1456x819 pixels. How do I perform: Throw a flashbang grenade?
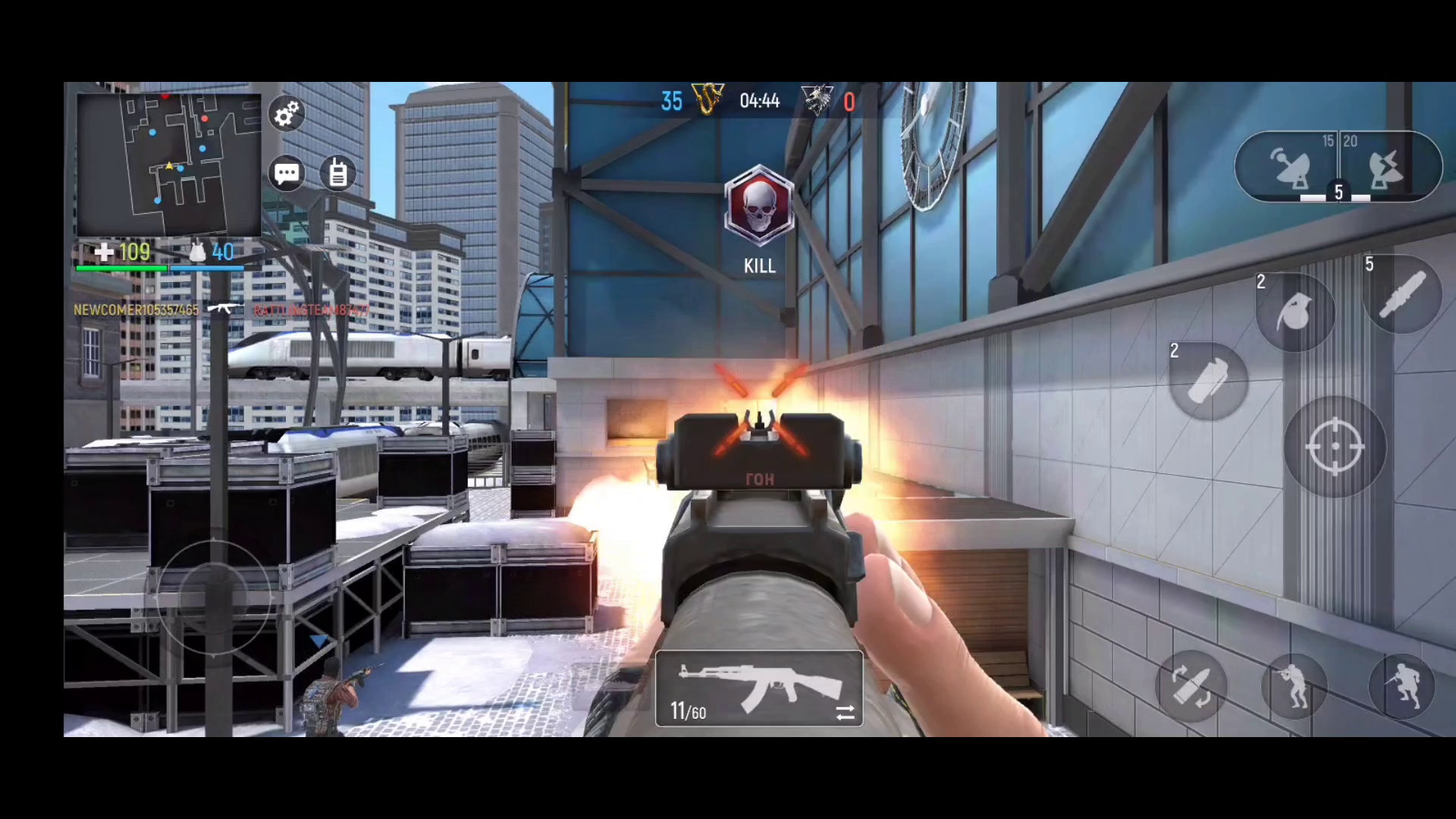click(1209, 379)
